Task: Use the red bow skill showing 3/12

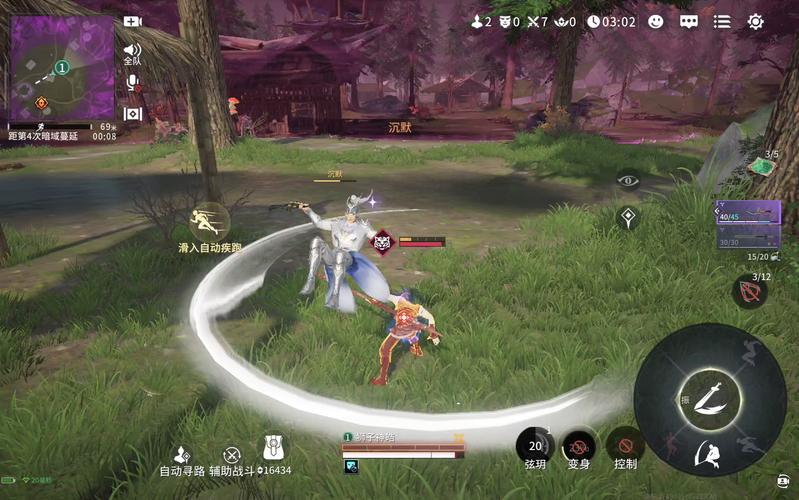Action: [x=749, y=293]
